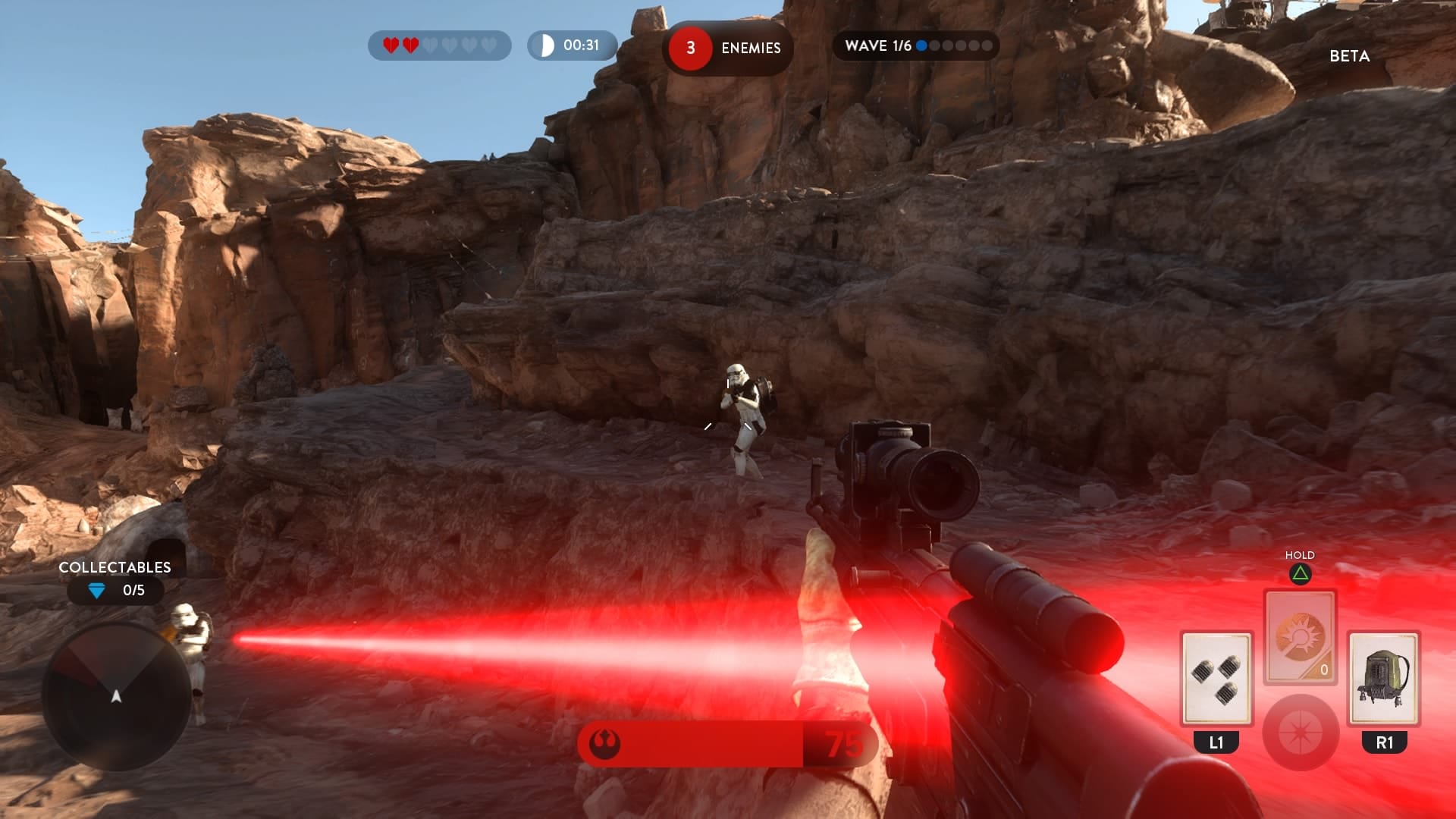
Task: Choose the charge card with sunburst emblem
Action: (1300, 636)
